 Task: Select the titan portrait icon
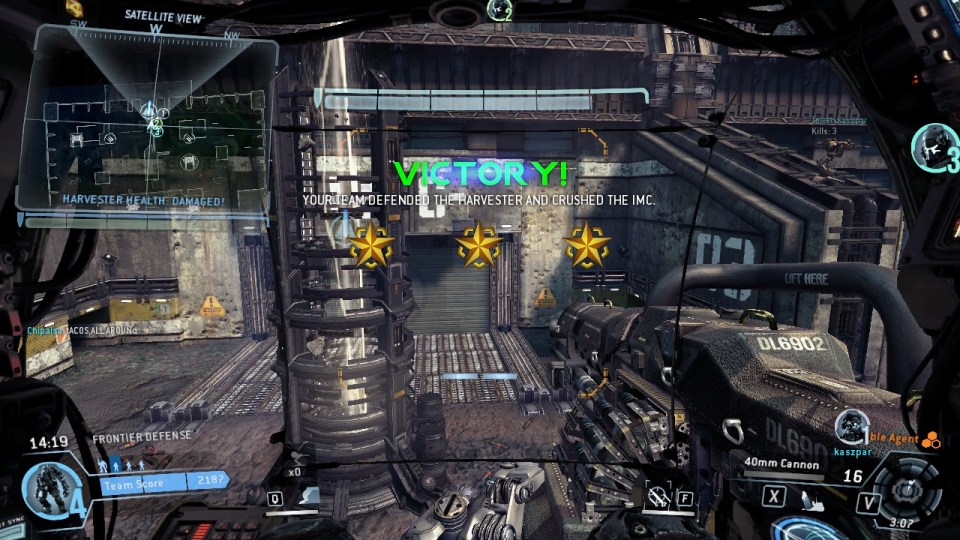(x=44, y=488)
